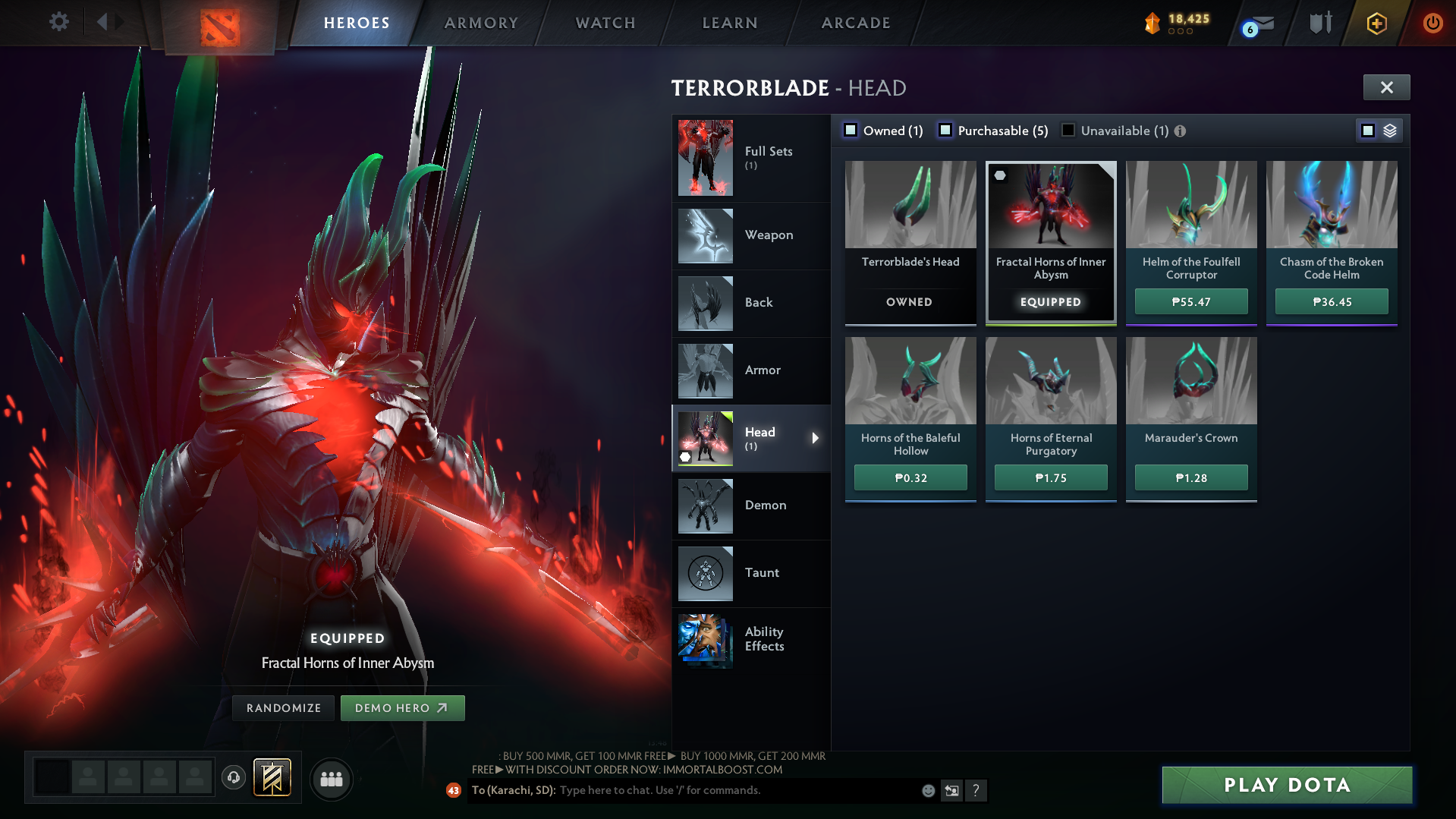Expand the Head category arrow
Viewport: 1456px width, 819px height.
(x=816, y=438)
